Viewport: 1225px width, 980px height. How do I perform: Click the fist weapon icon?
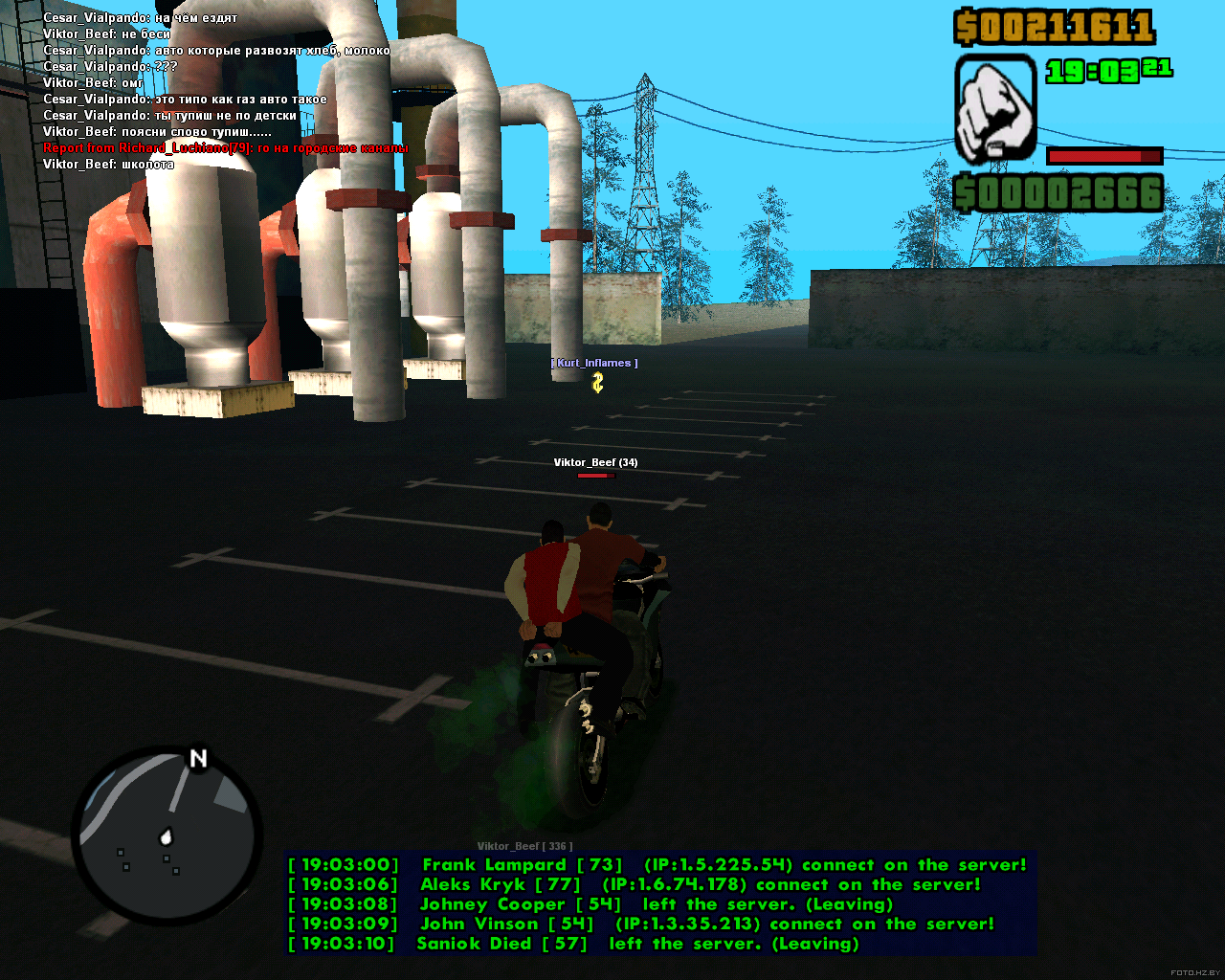(x=995, y=108)
